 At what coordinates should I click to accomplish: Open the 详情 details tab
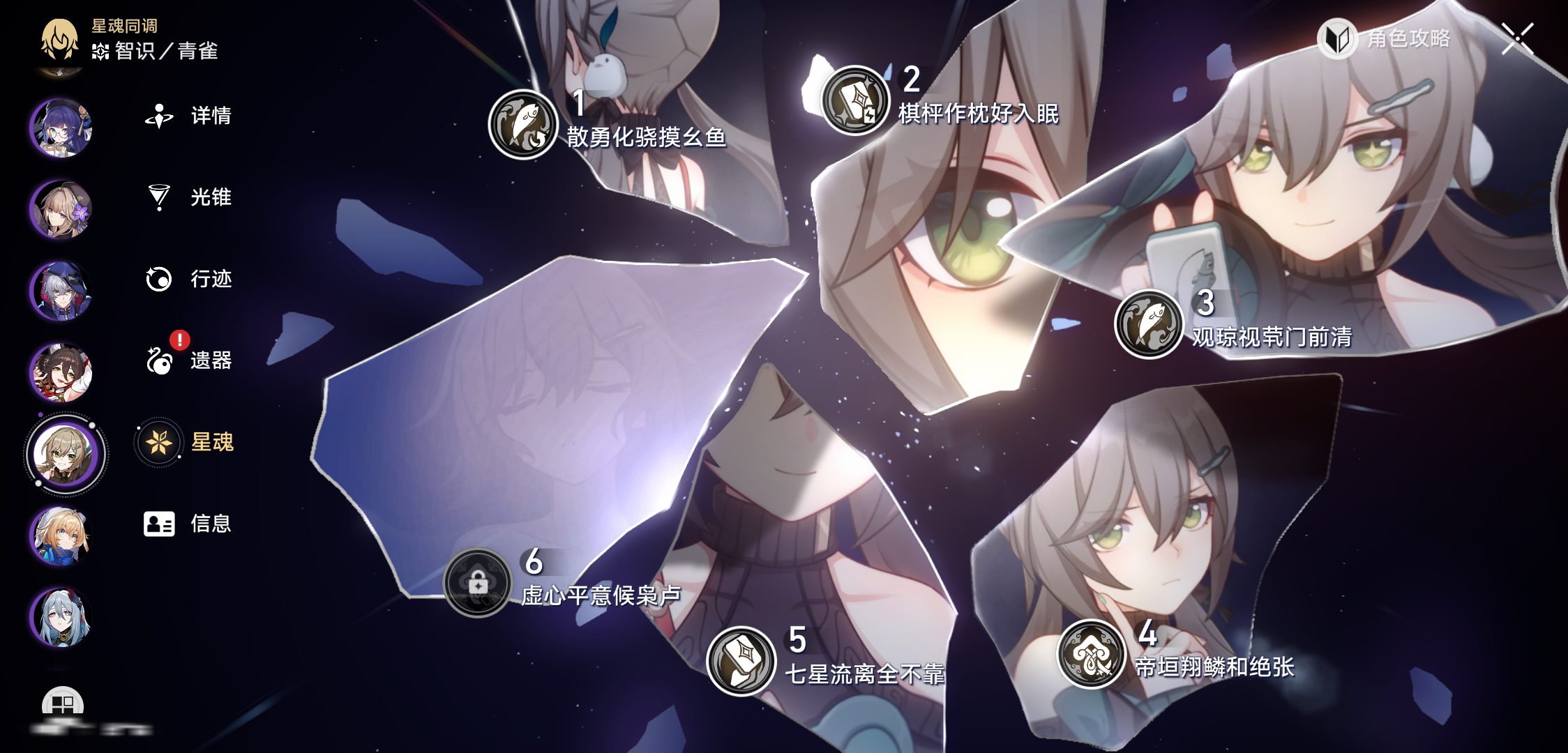pyautogui.click(x=188, y=116)
